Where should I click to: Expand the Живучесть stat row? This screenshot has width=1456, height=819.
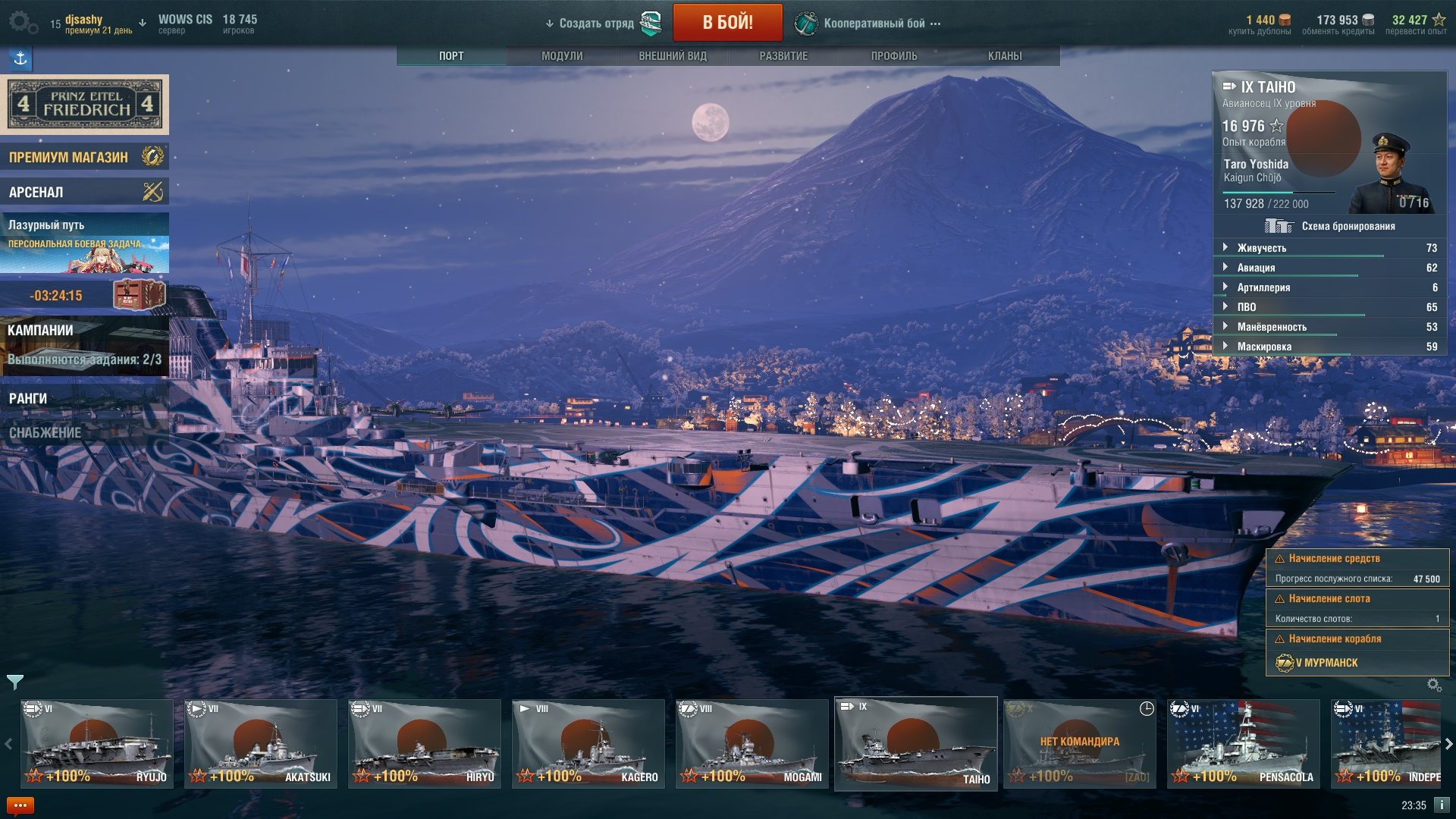[1261, 248]
